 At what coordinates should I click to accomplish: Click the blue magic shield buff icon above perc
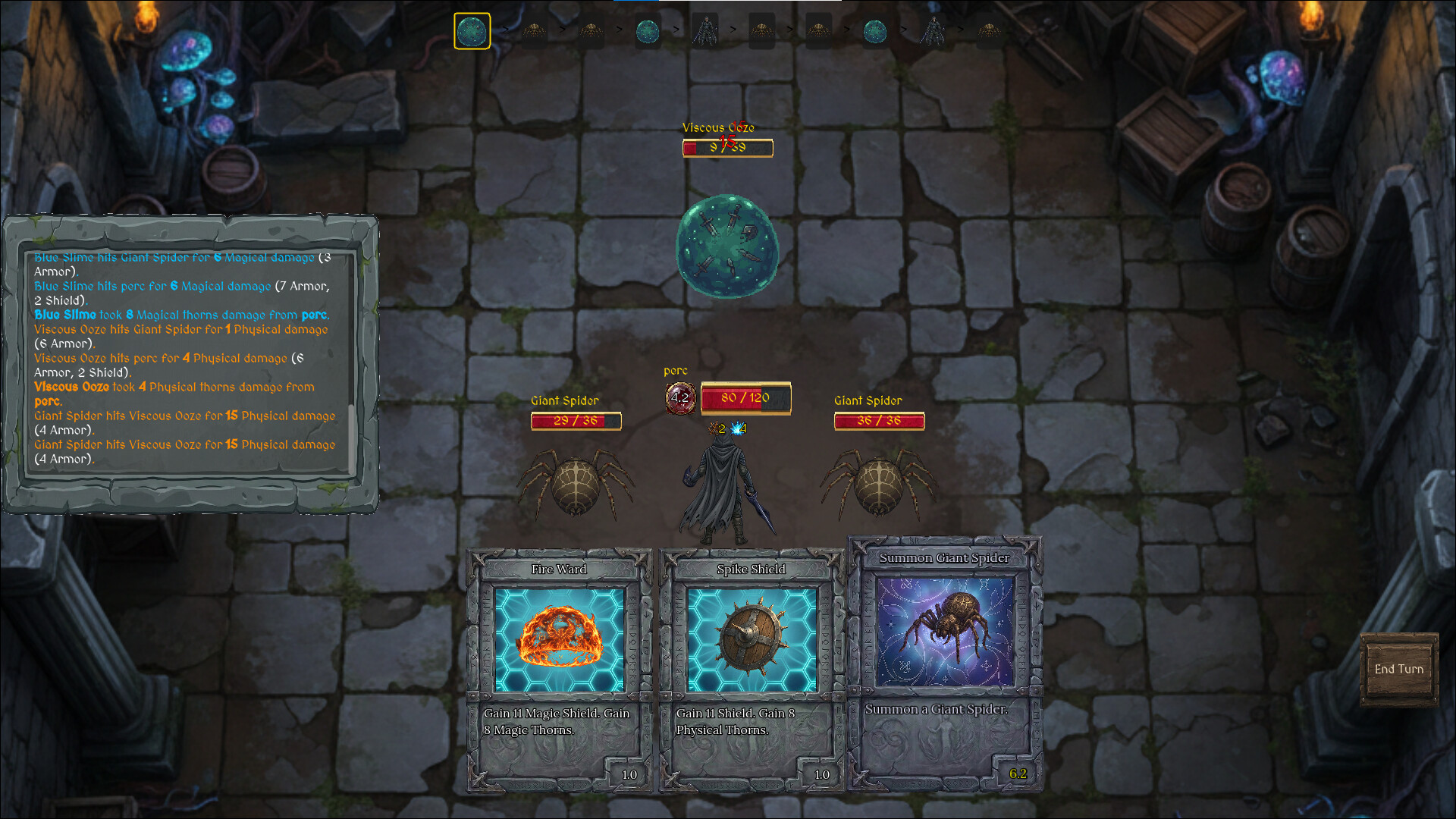736,429
